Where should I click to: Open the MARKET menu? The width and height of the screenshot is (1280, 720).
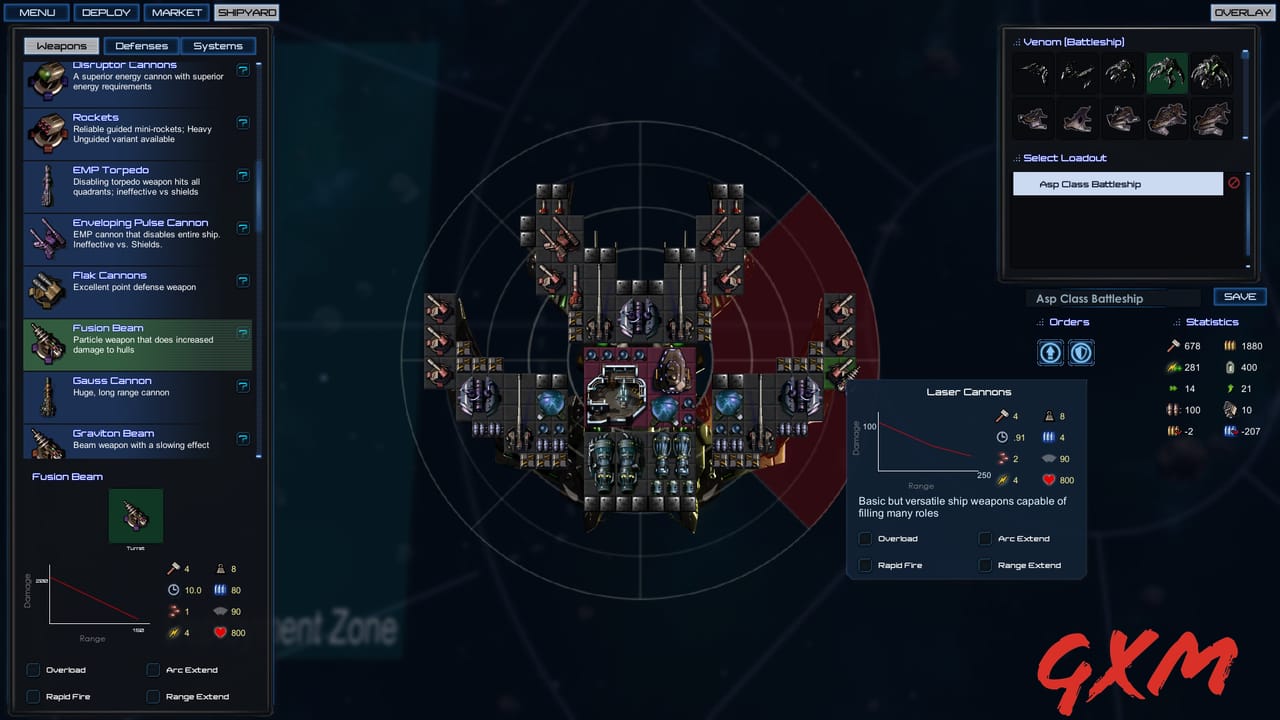pos(177,12)
